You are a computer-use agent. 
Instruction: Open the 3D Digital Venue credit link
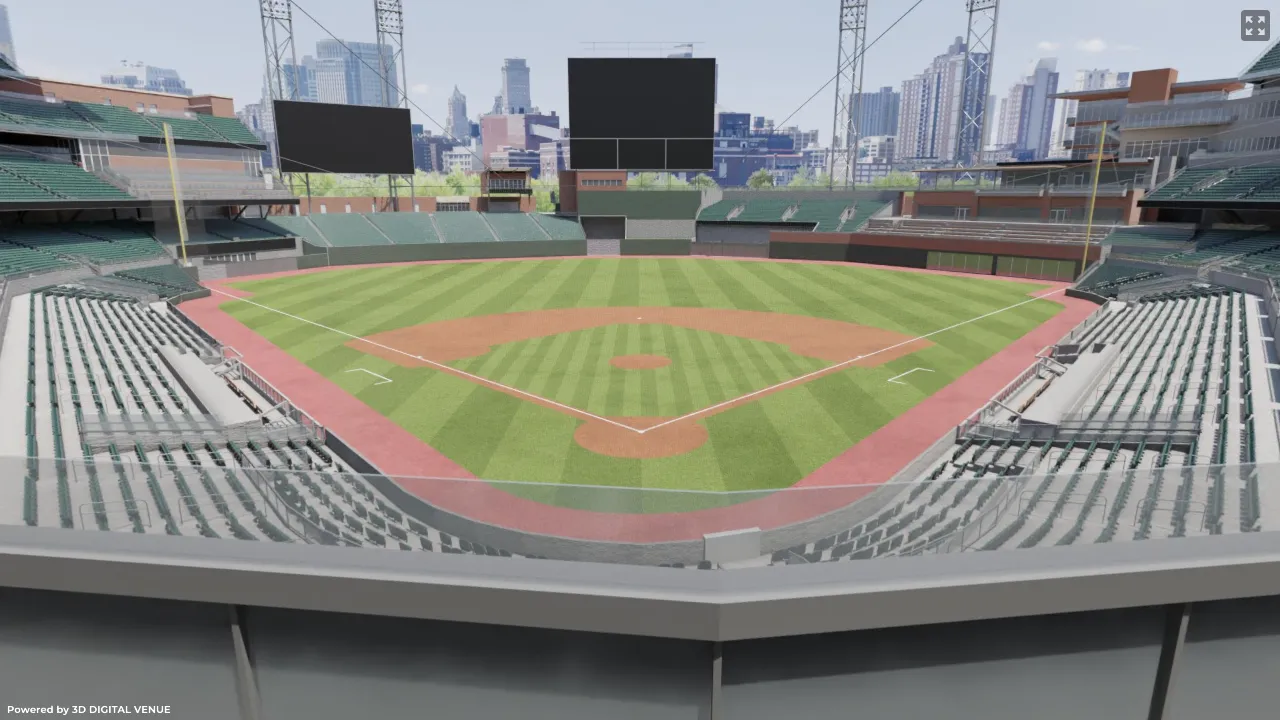click(x=89, y=710)
